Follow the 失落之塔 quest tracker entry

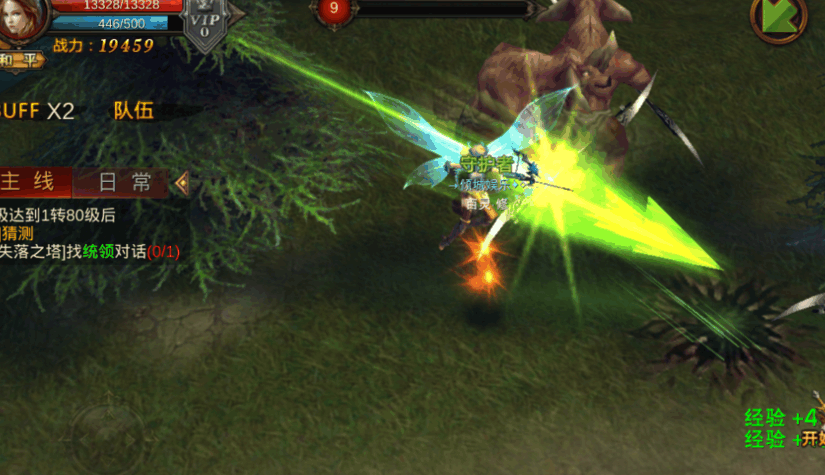tap(90, 252)
